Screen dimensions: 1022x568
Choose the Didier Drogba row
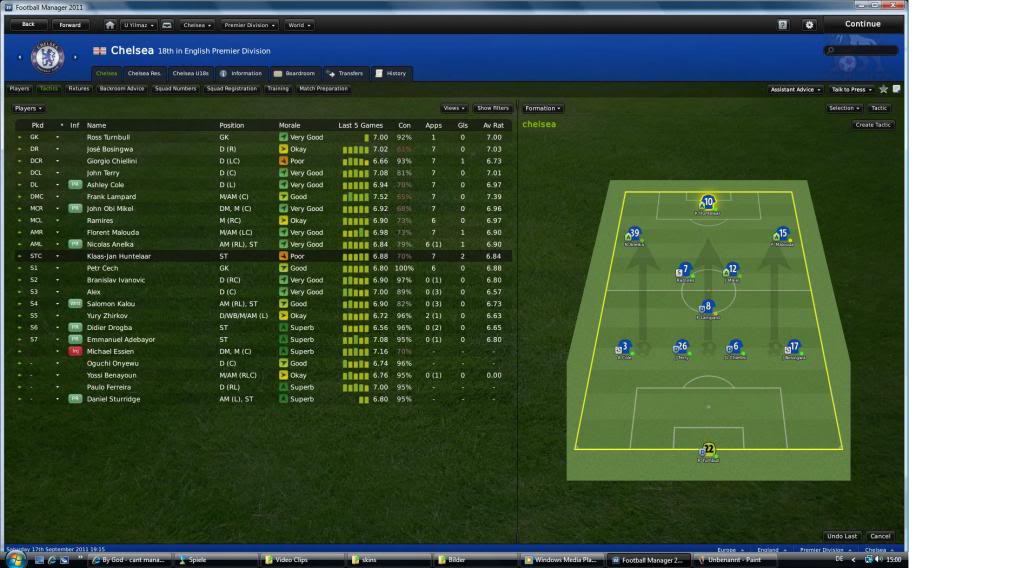click(110, 327)
